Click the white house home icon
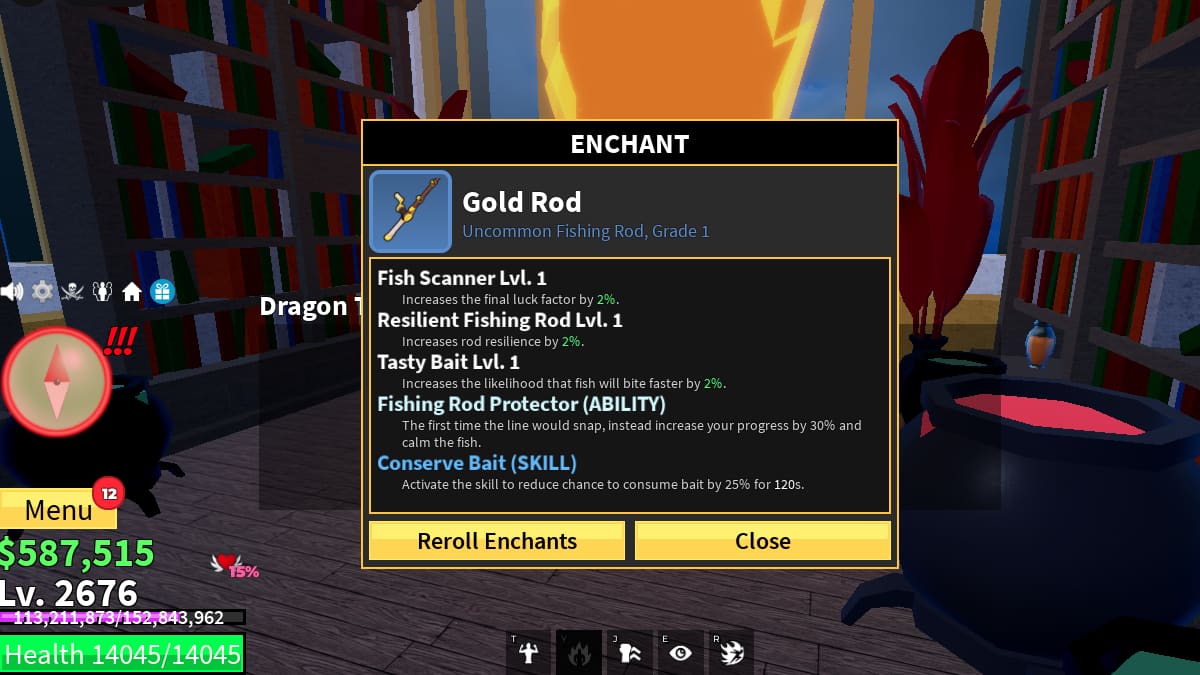The image size is (1200, 675). [x=132, y=292]
